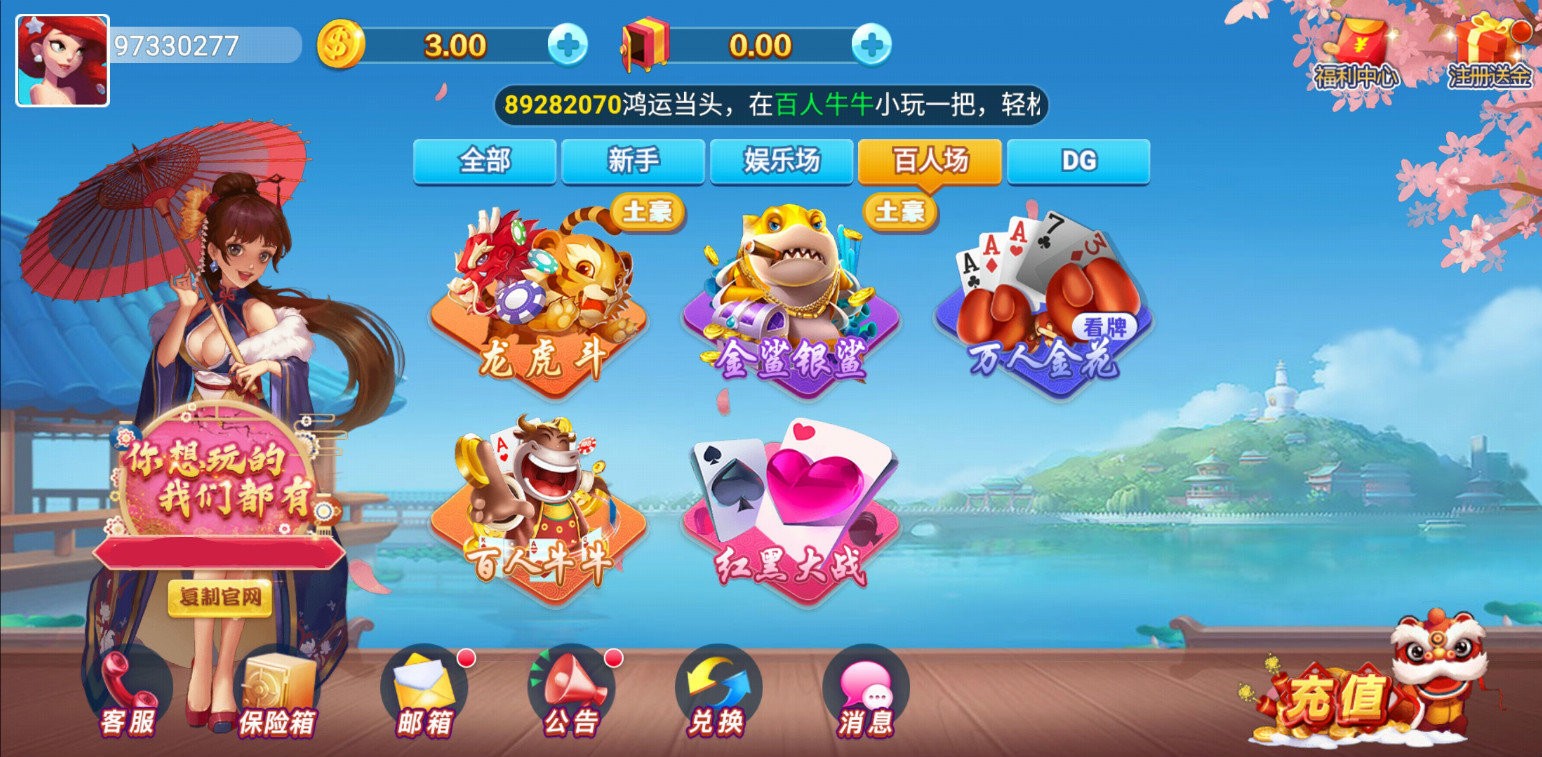This screenshot has width=1542, height=757.
Task: Switch to the 全部 games tab
Action: click(x=485, y=161)
